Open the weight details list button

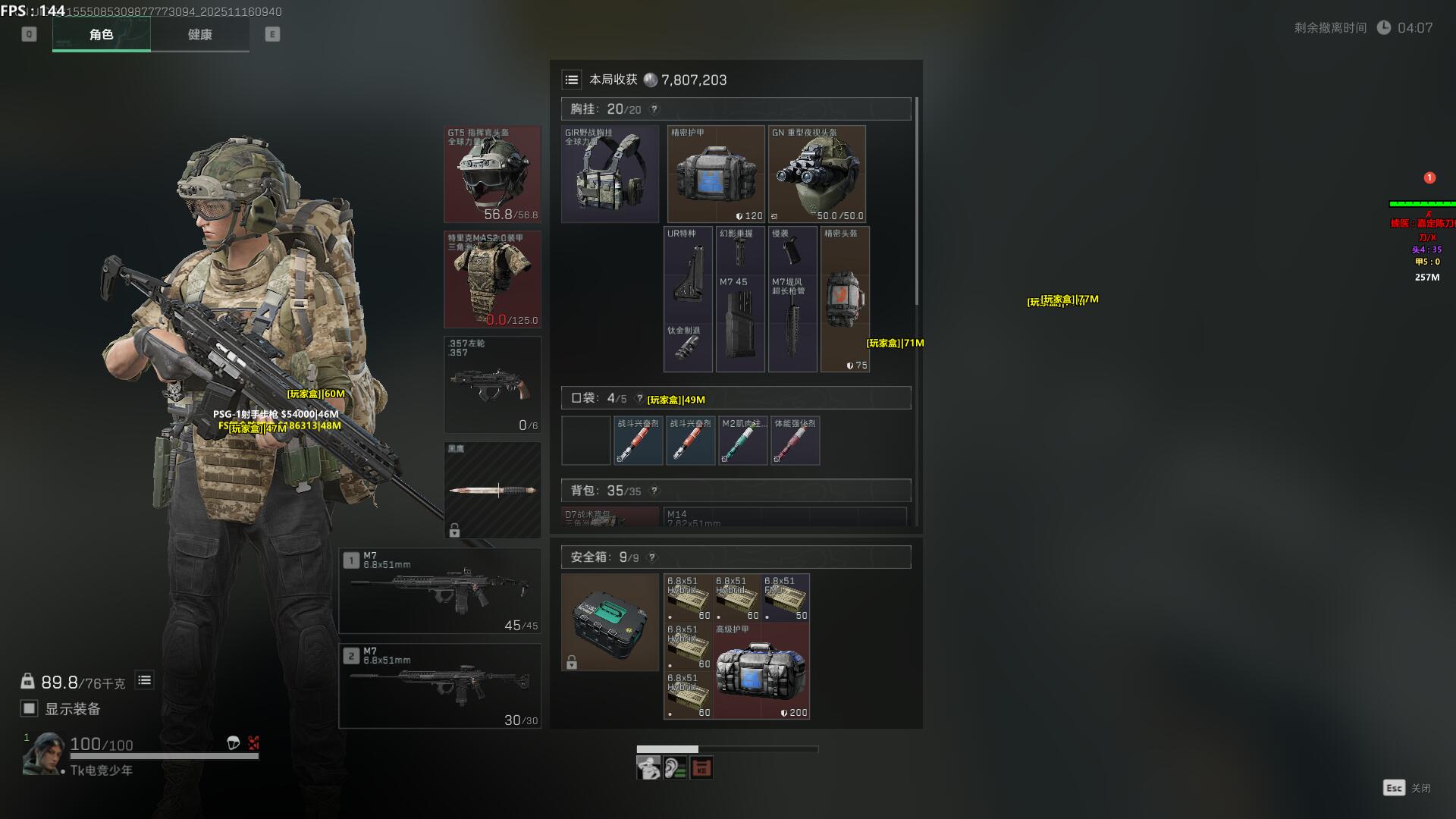tap(144, 680)
